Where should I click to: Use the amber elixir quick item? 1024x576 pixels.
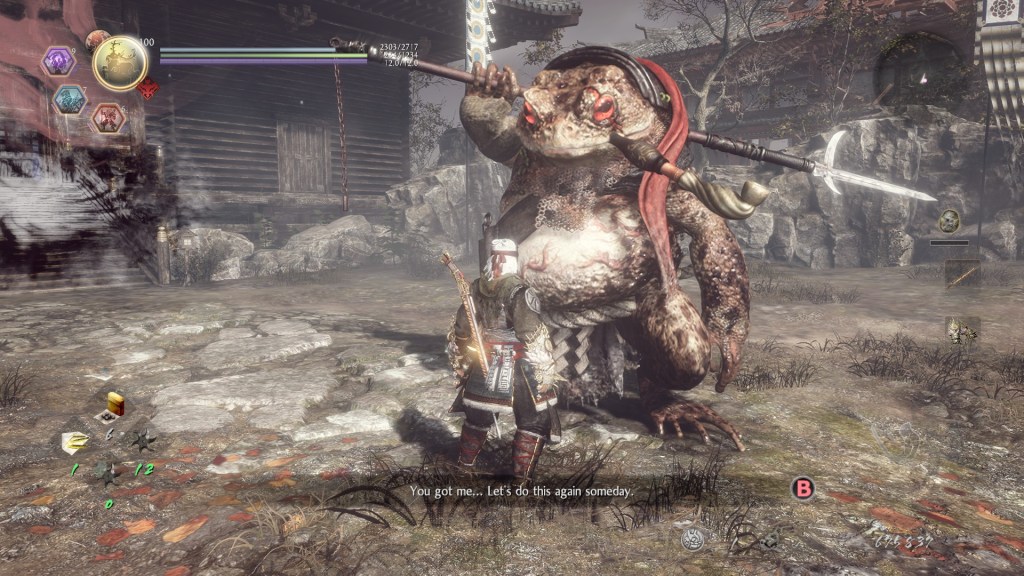click(x=116, y=403)
